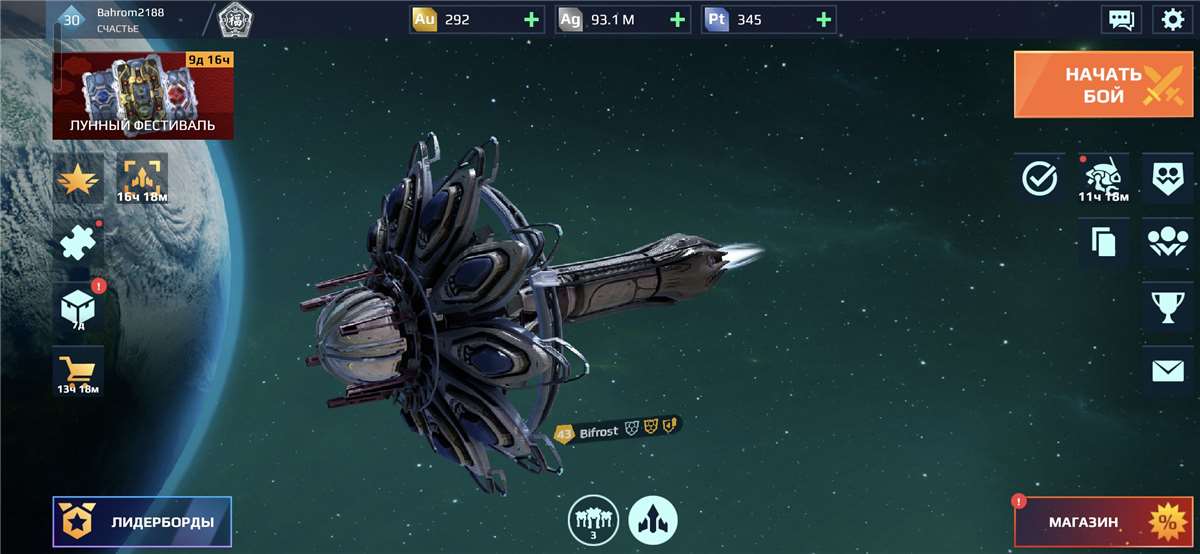Open the settings gear

(x=1172, y=19)
